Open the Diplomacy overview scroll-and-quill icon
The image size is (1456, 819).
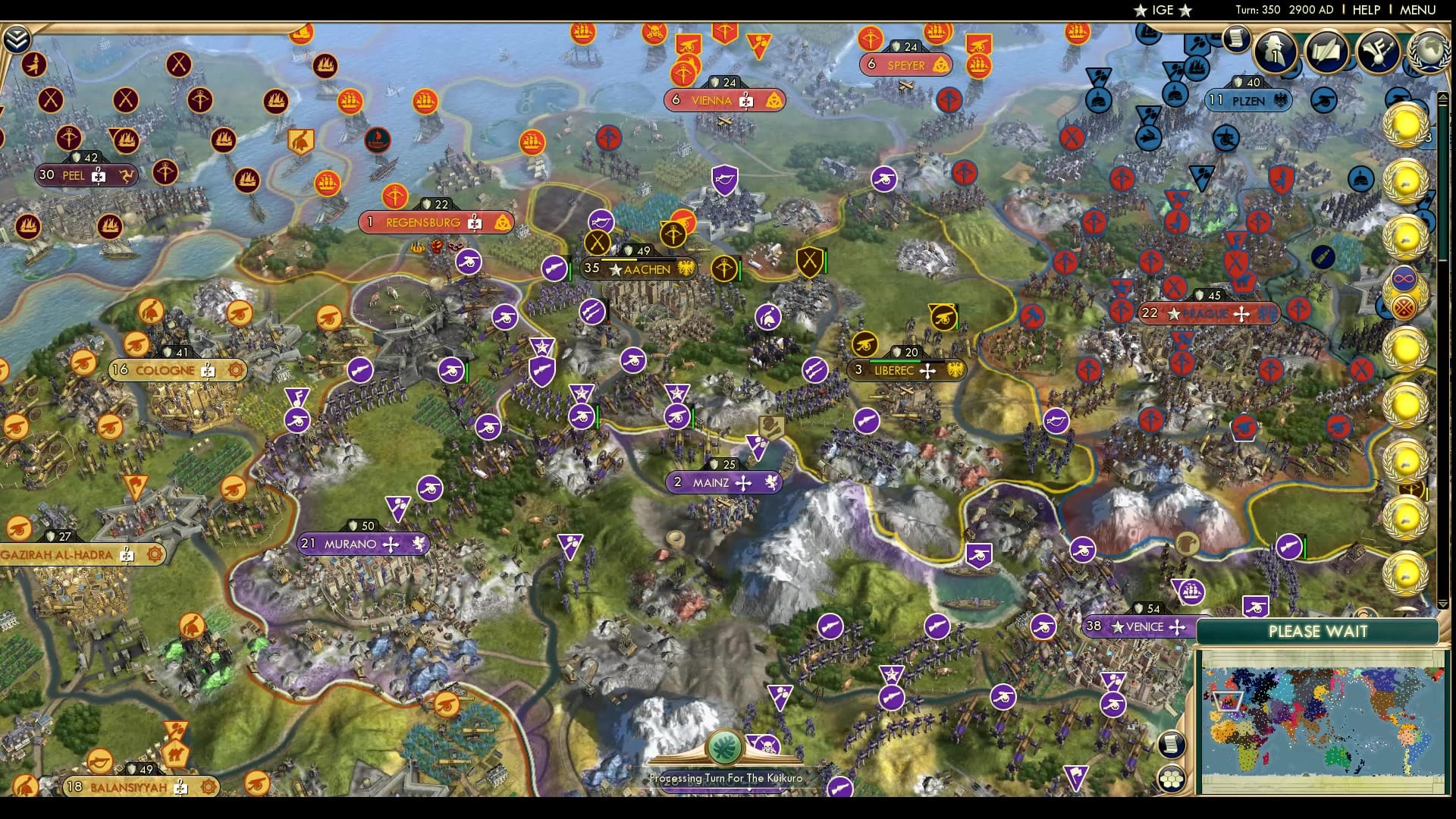(1327, 52)
